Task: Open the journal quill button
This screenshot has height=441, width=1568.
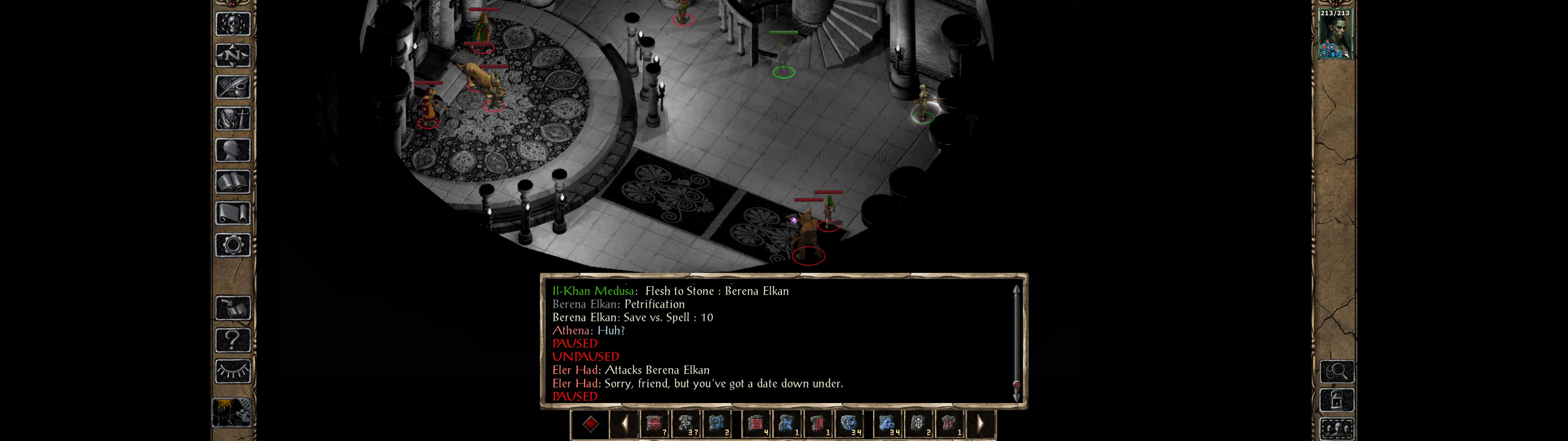Action: (232, 87)
